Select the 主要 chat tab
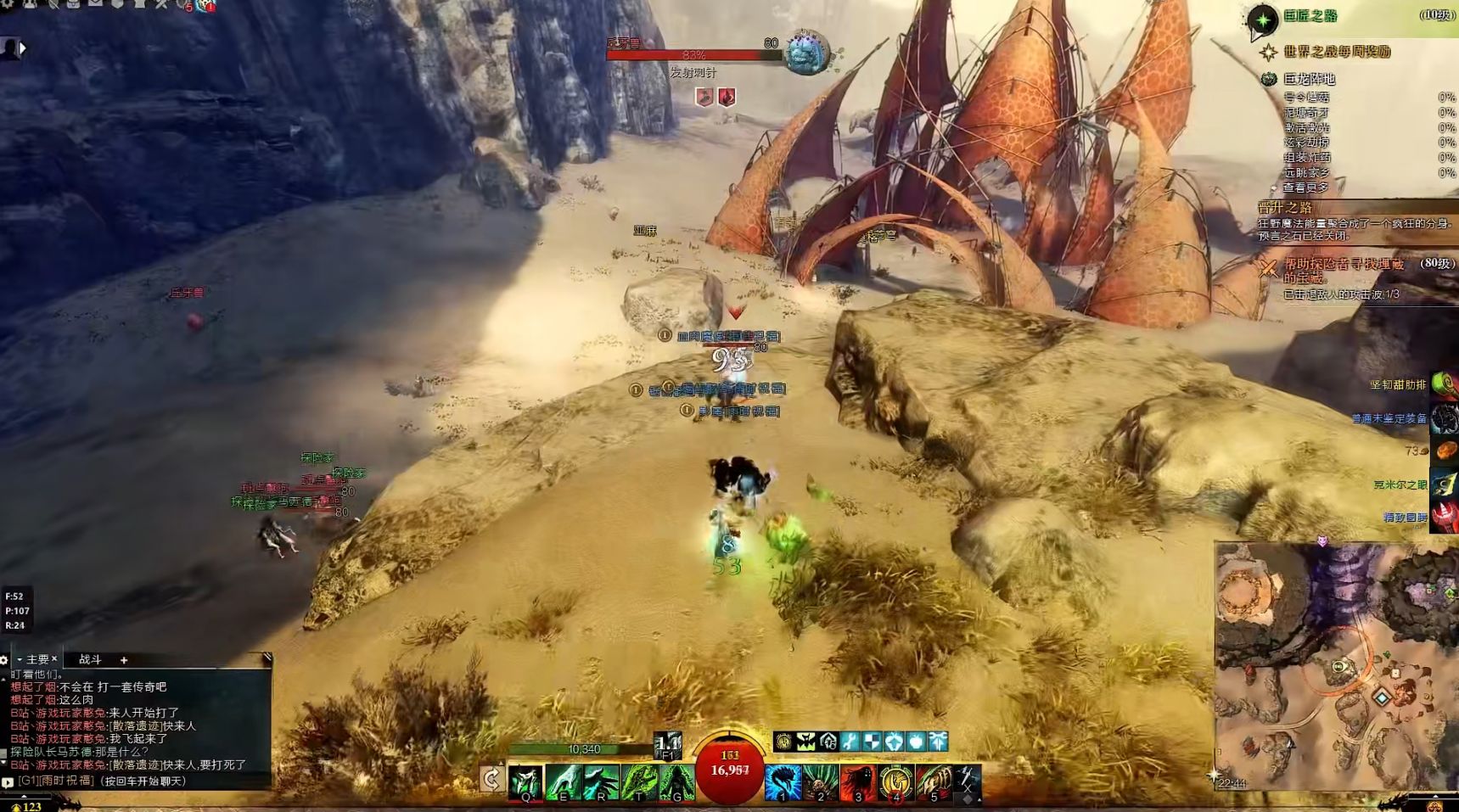This screenshot has height=812, width=1459. [x=38, y=659]
